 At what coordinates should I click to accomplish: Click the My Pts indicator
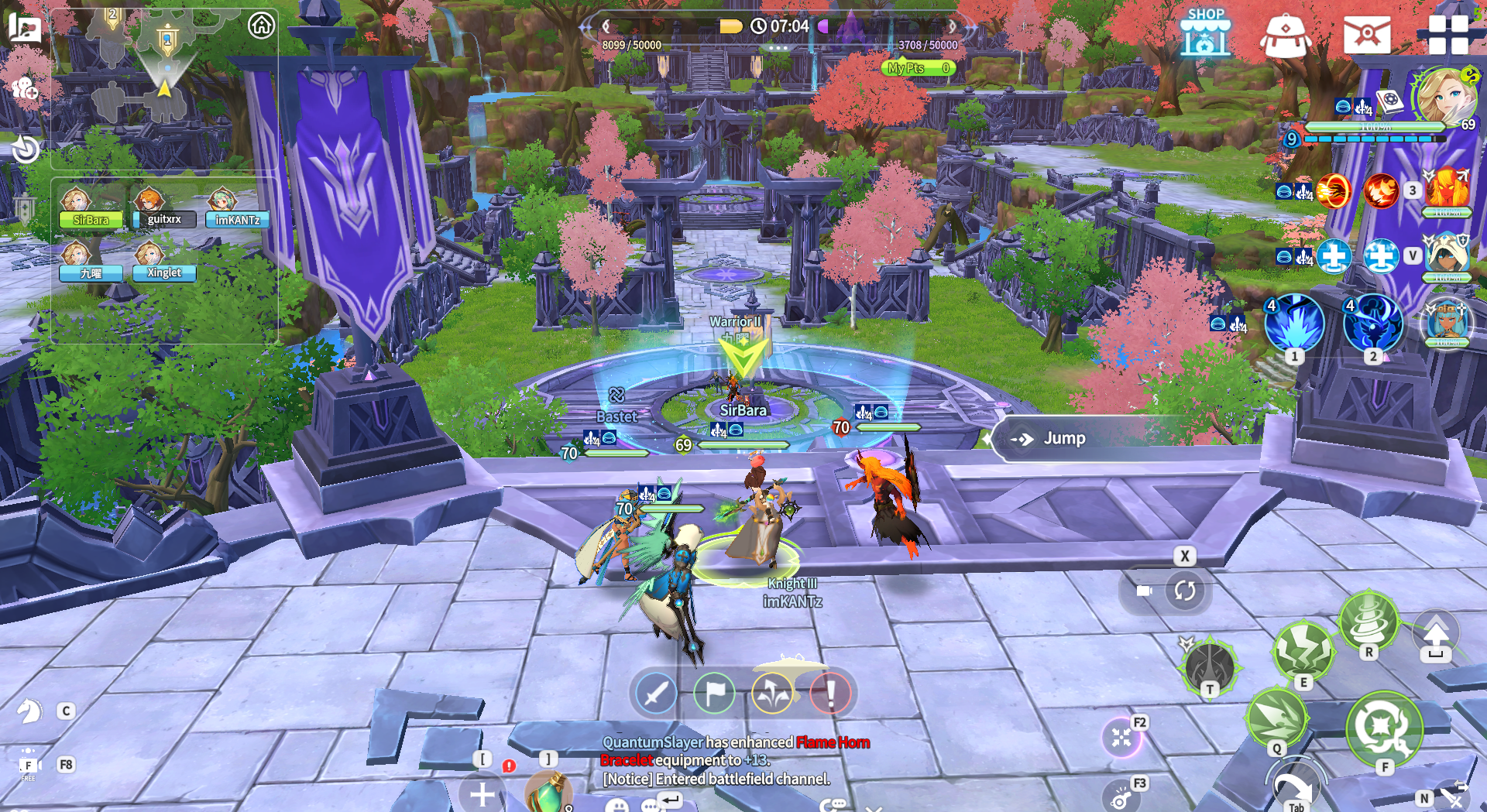click(x=918, y=68)
